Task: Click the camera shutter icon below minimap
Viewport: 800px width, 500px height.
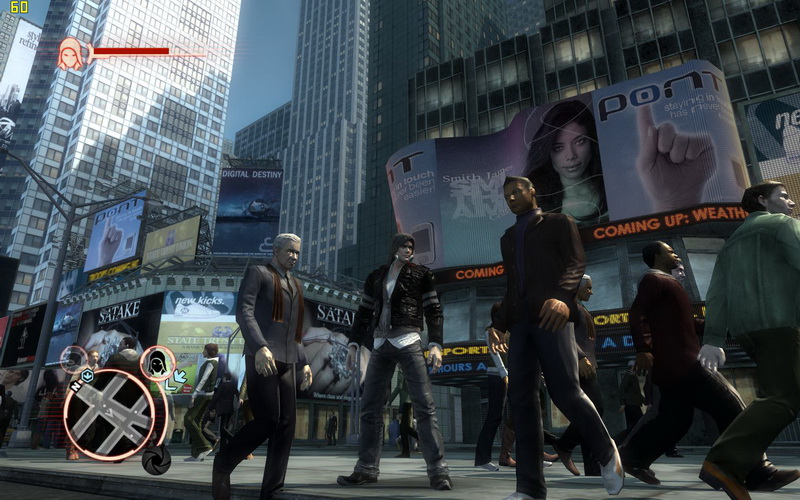Action: 155,462
